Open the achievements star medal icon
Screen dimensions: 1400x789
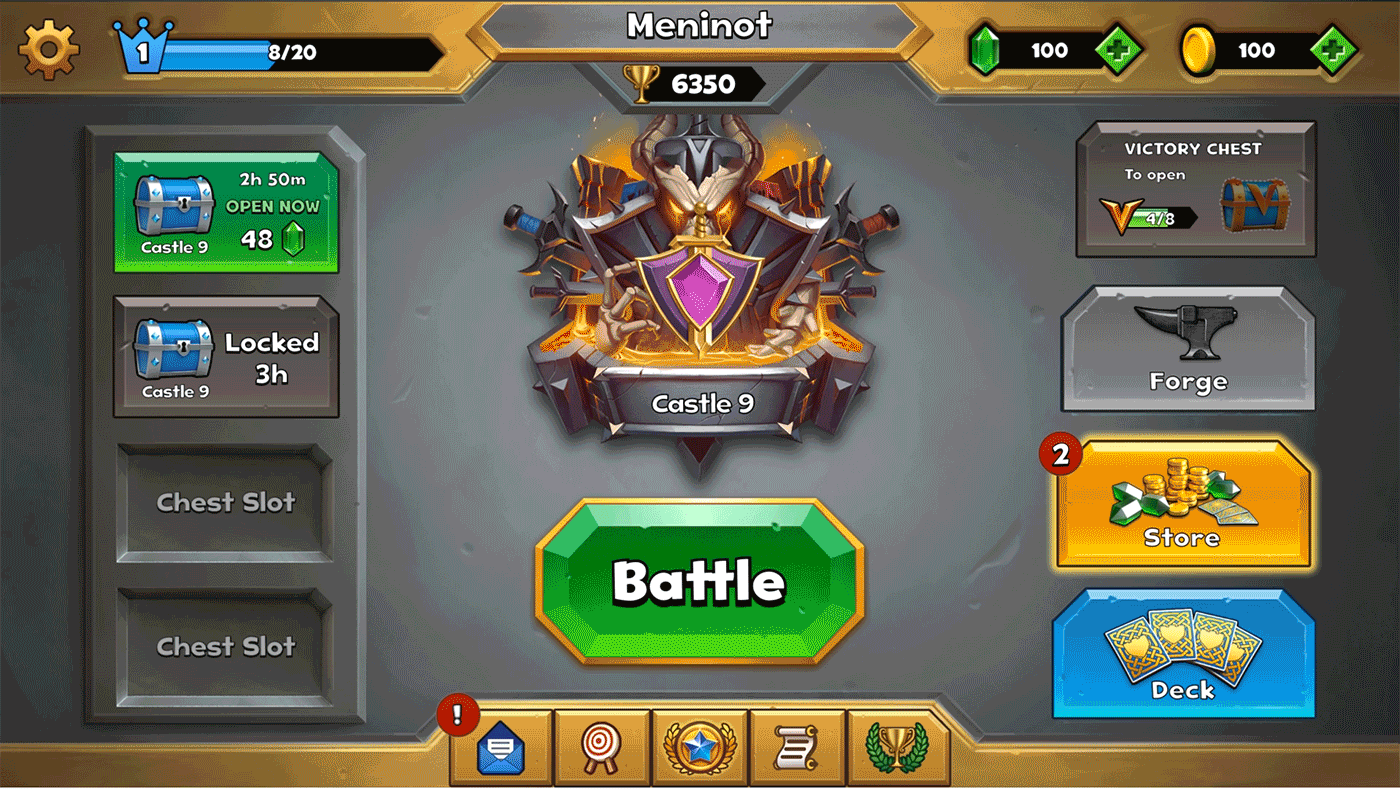(699, 745)
